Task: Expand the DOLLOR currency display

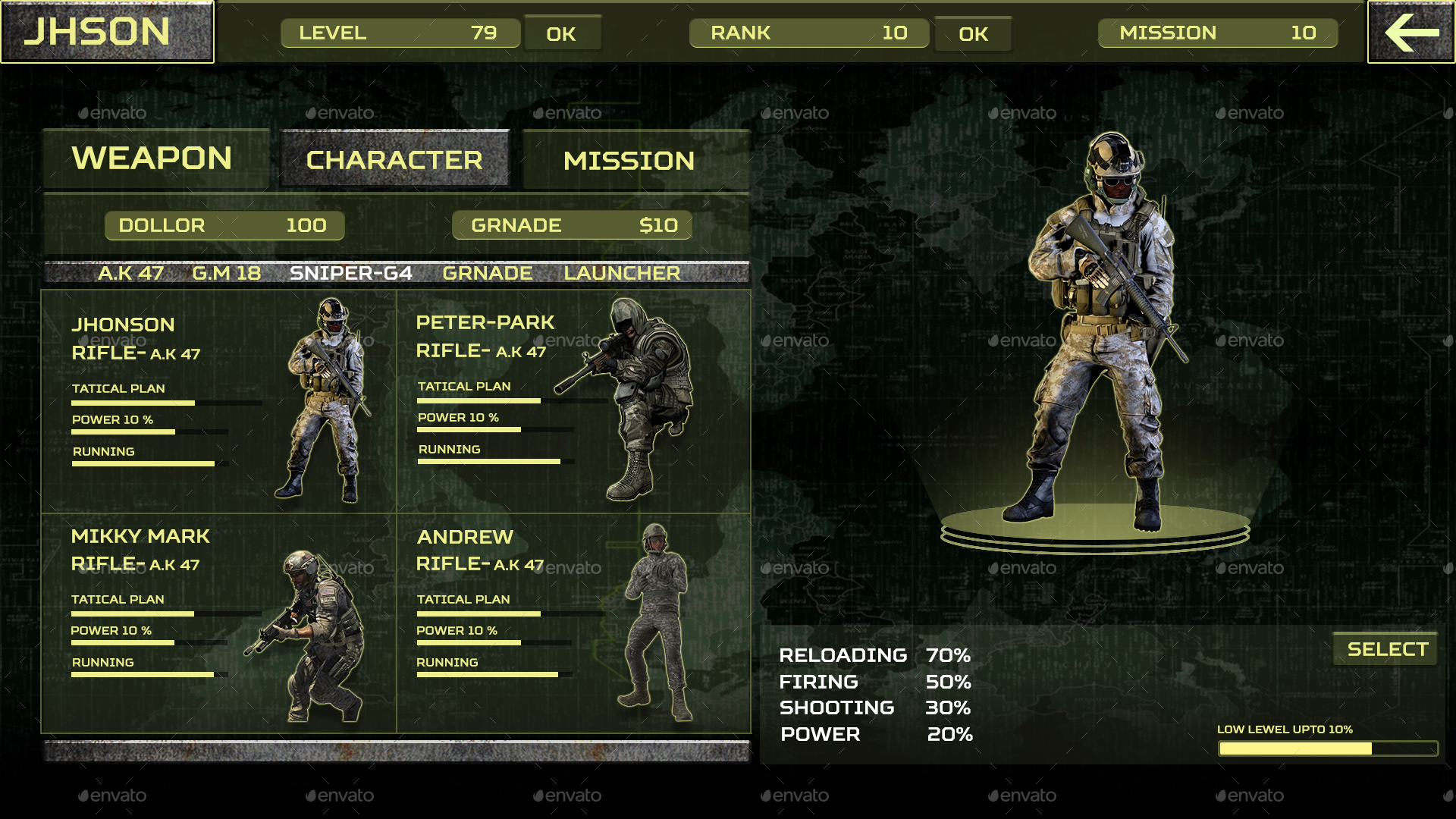Action: coord(224,224)
